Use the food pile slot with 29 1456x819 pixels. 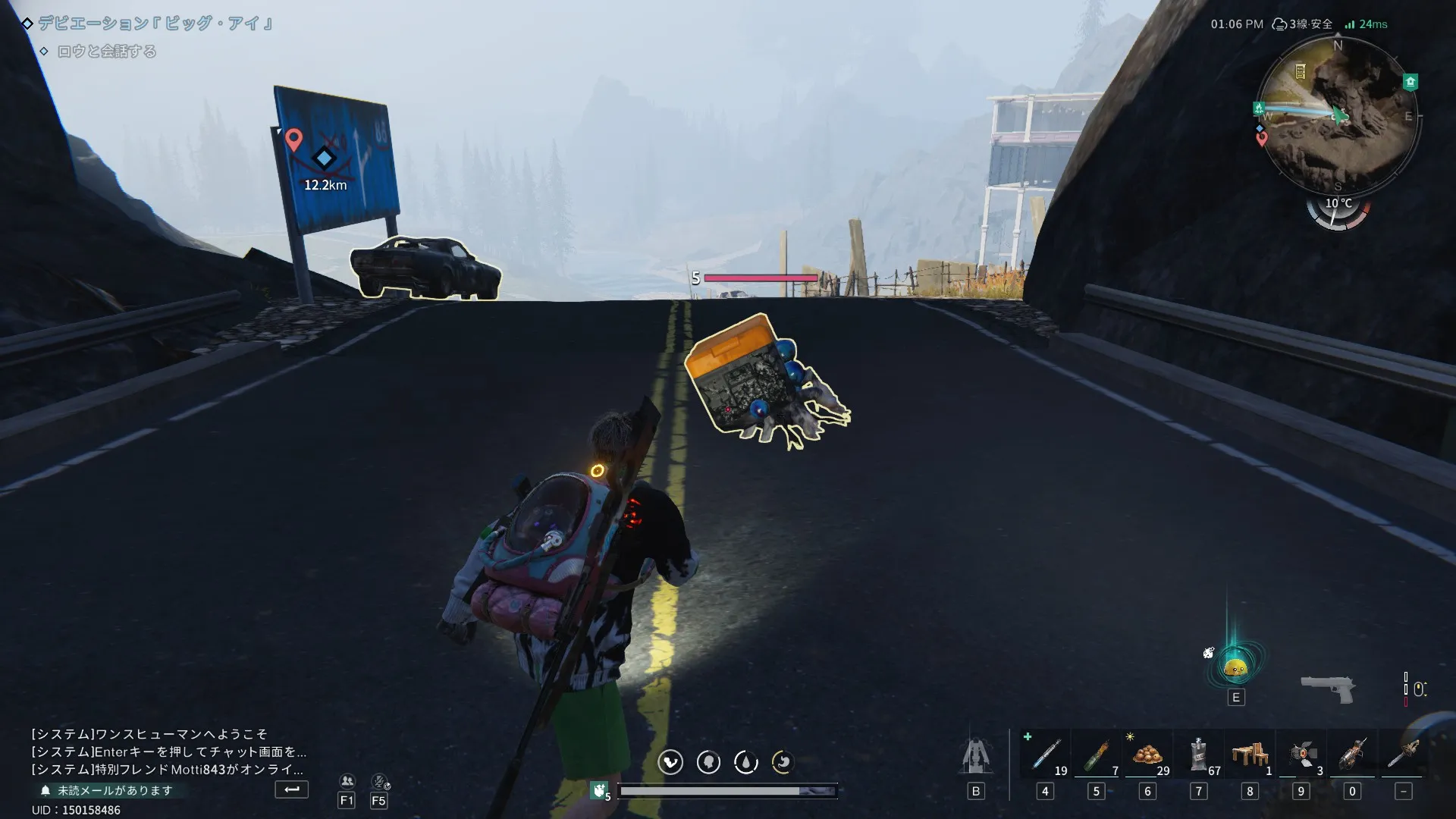tap(1147, 755)
